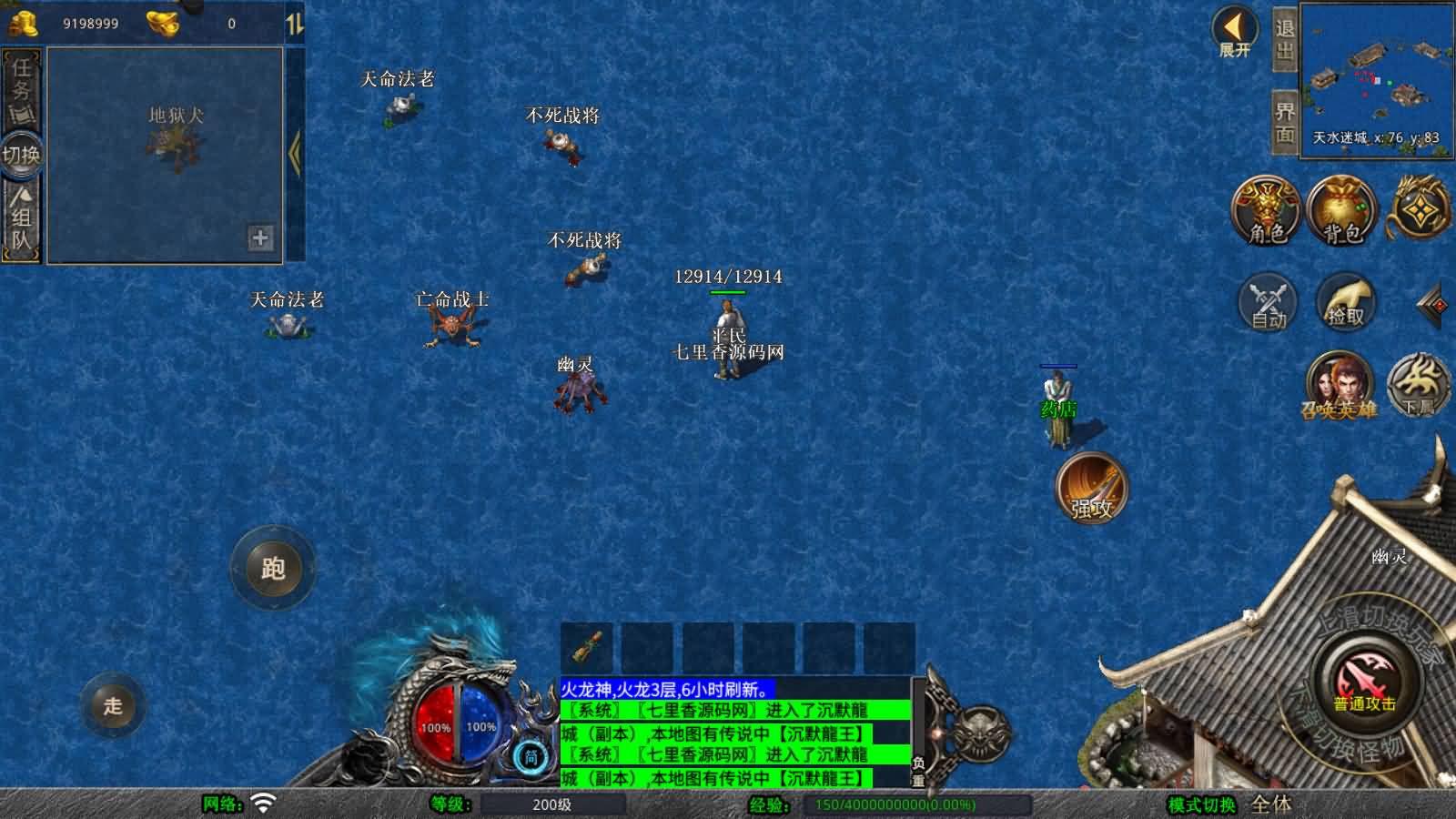Exit the game with 退出

1284,39
